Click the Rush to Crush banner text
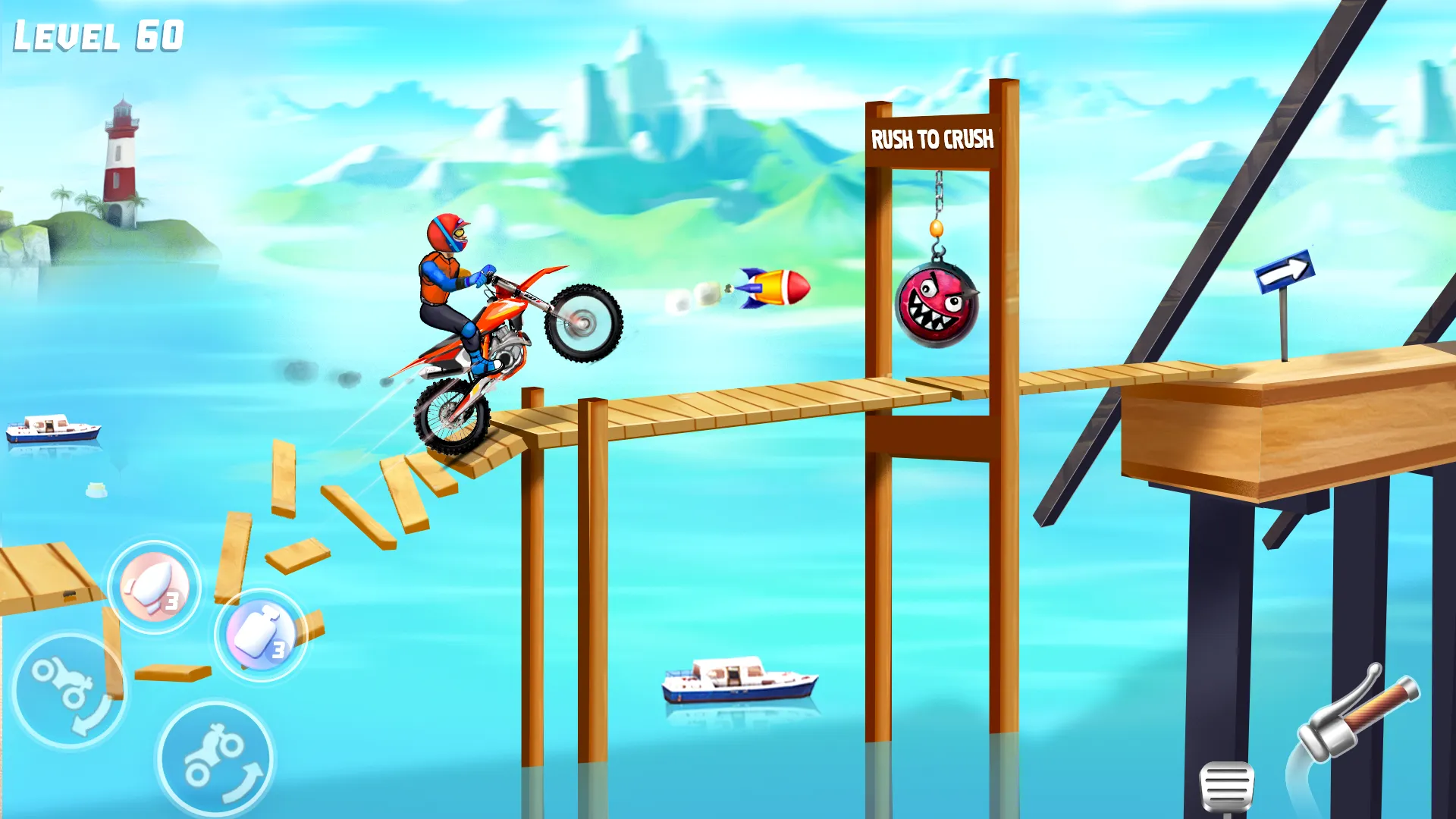 (931, 140)
